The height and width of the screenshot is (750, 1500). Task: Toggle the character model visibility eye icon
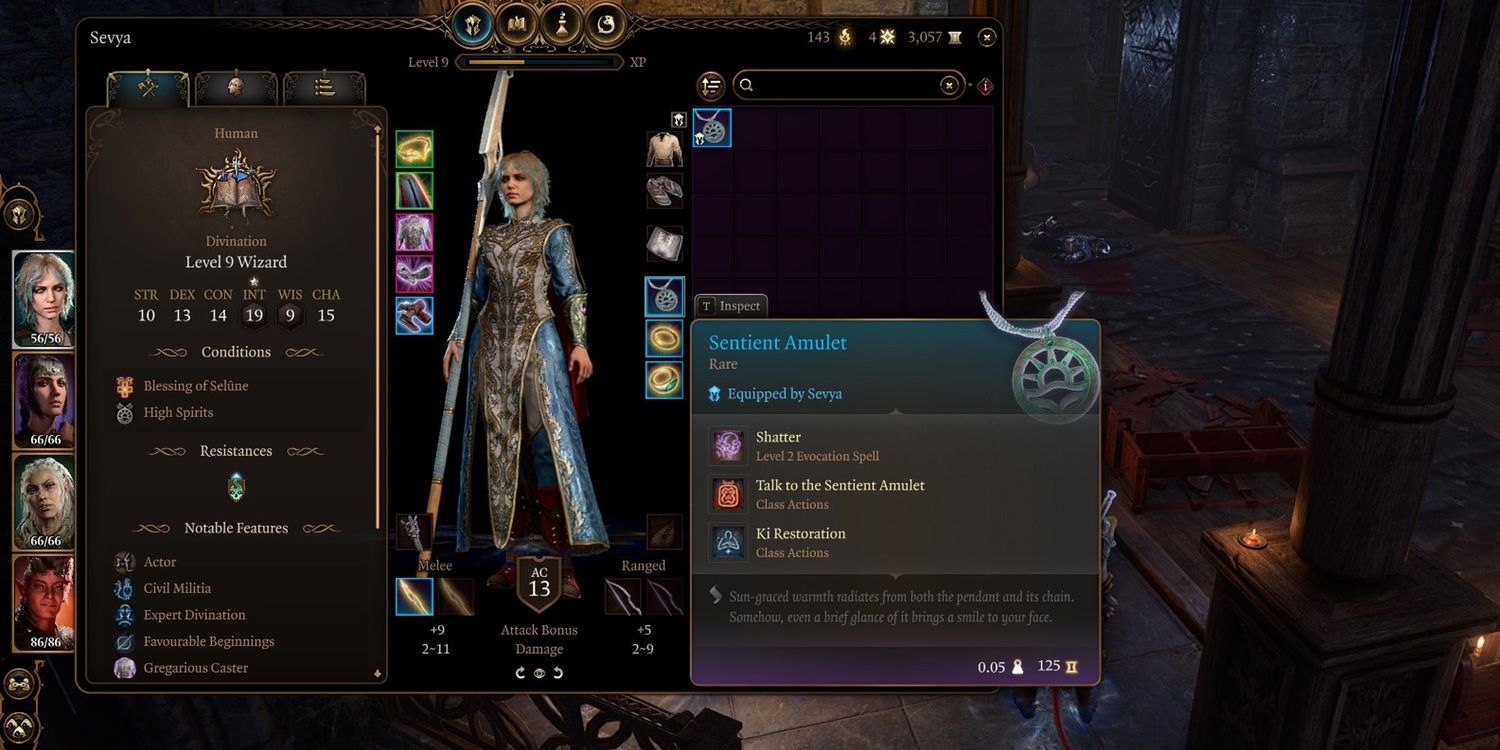coord(539,673)
